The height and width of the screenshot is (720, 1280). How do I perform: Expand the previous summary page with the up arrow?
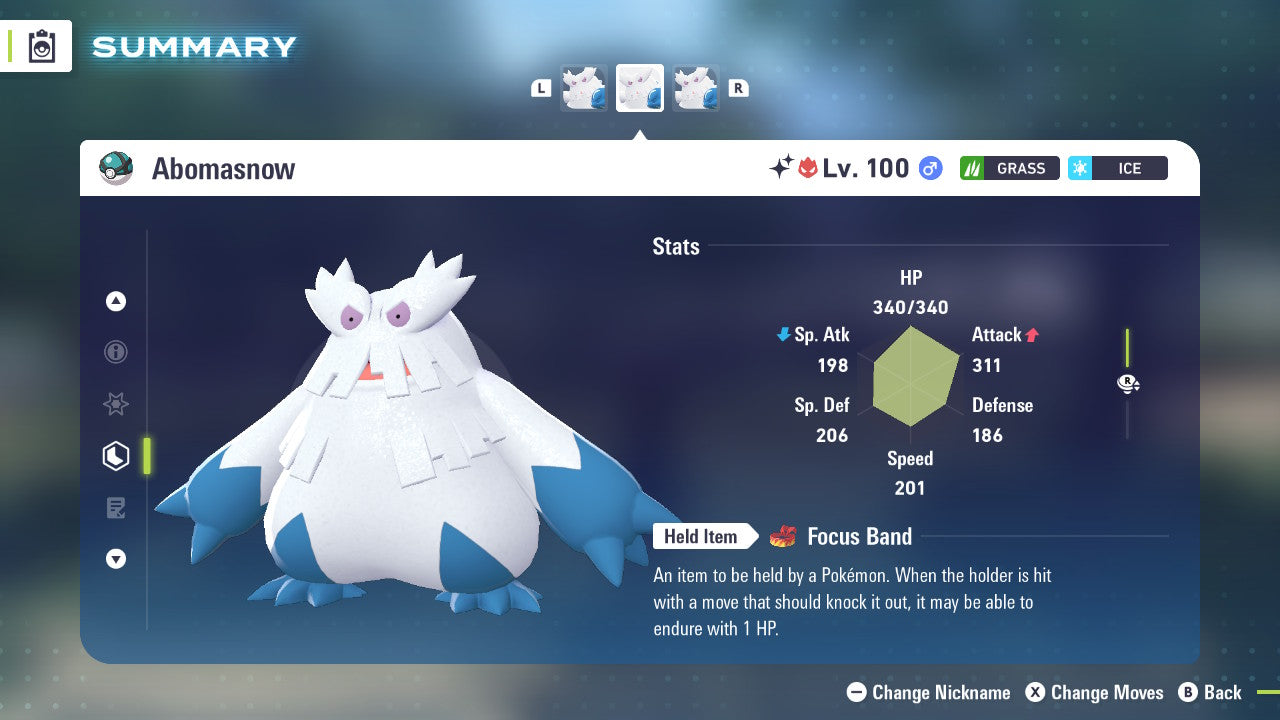coord(116,301)
